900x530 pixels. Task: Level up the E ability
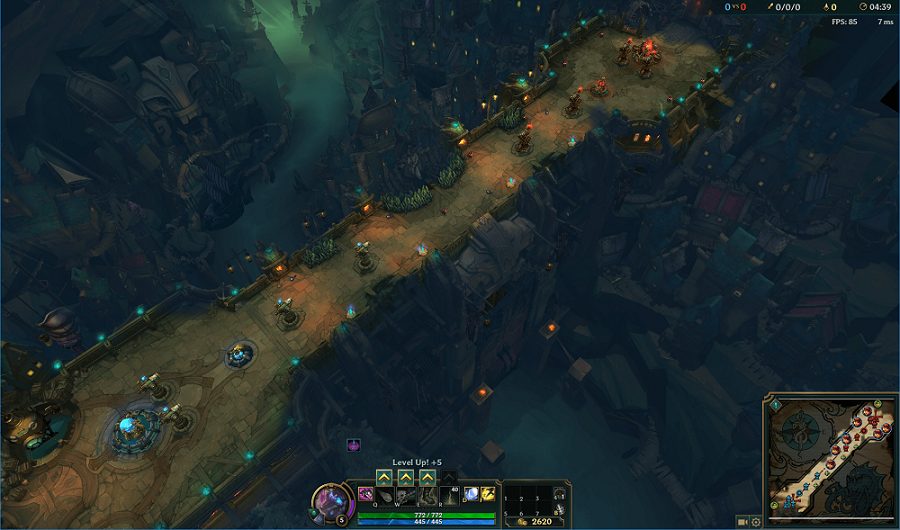(427, 477)
